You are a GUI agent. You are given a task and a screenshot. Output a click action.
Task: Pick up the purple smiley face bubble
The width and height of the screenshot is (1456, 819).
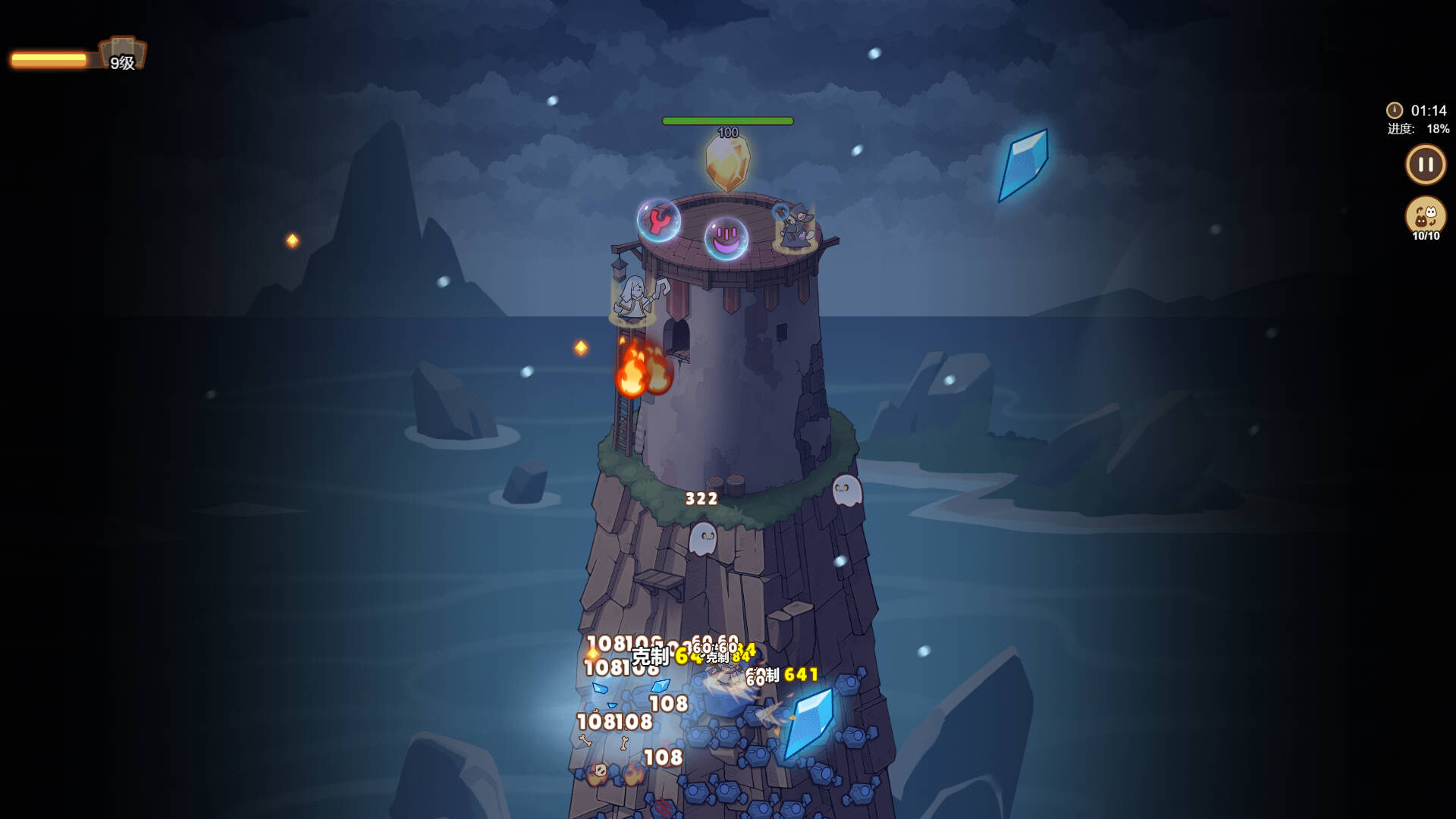click(x=726, y=237)
